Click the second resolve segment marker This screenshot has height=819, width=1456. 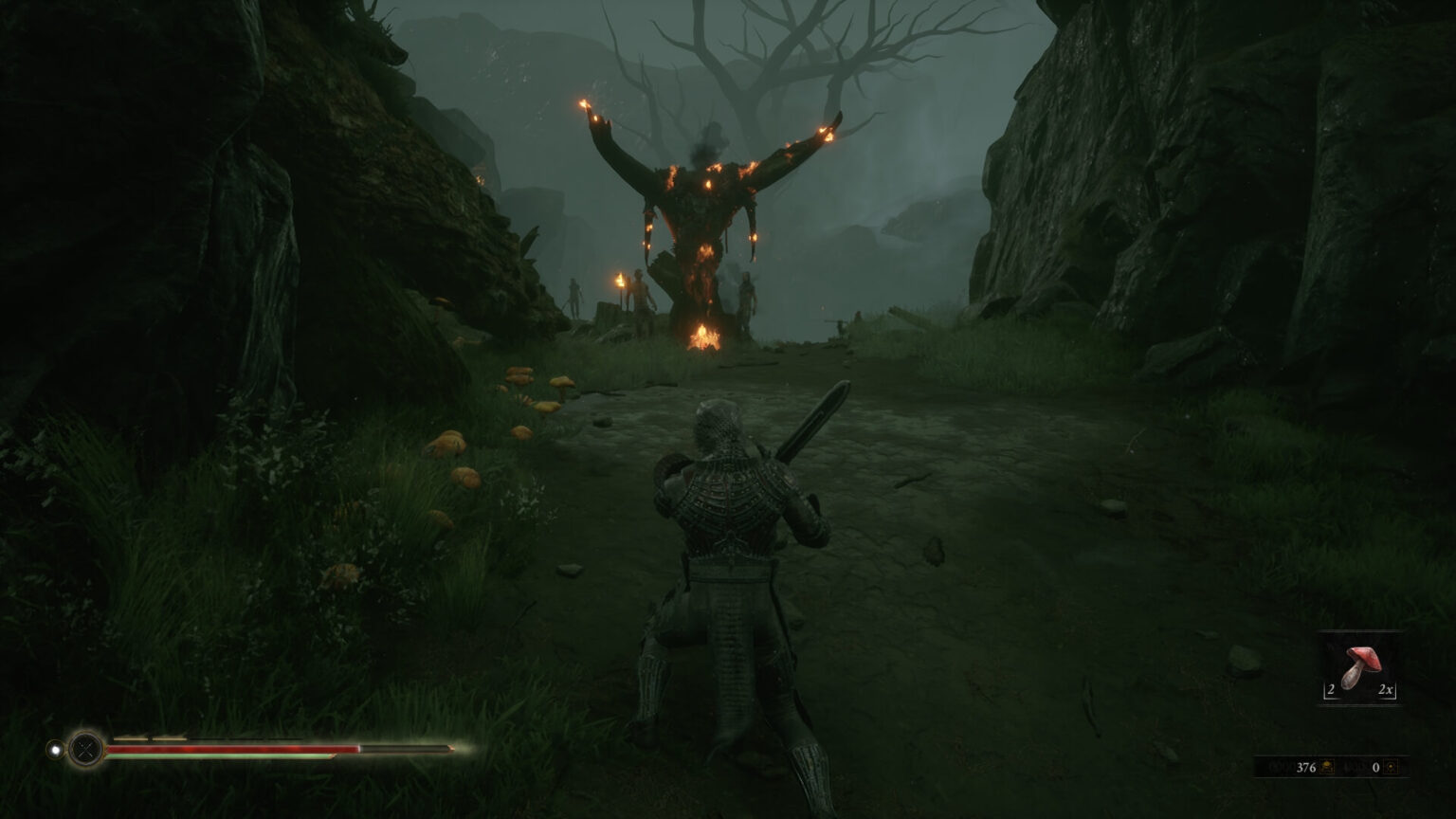click(171, 738)
